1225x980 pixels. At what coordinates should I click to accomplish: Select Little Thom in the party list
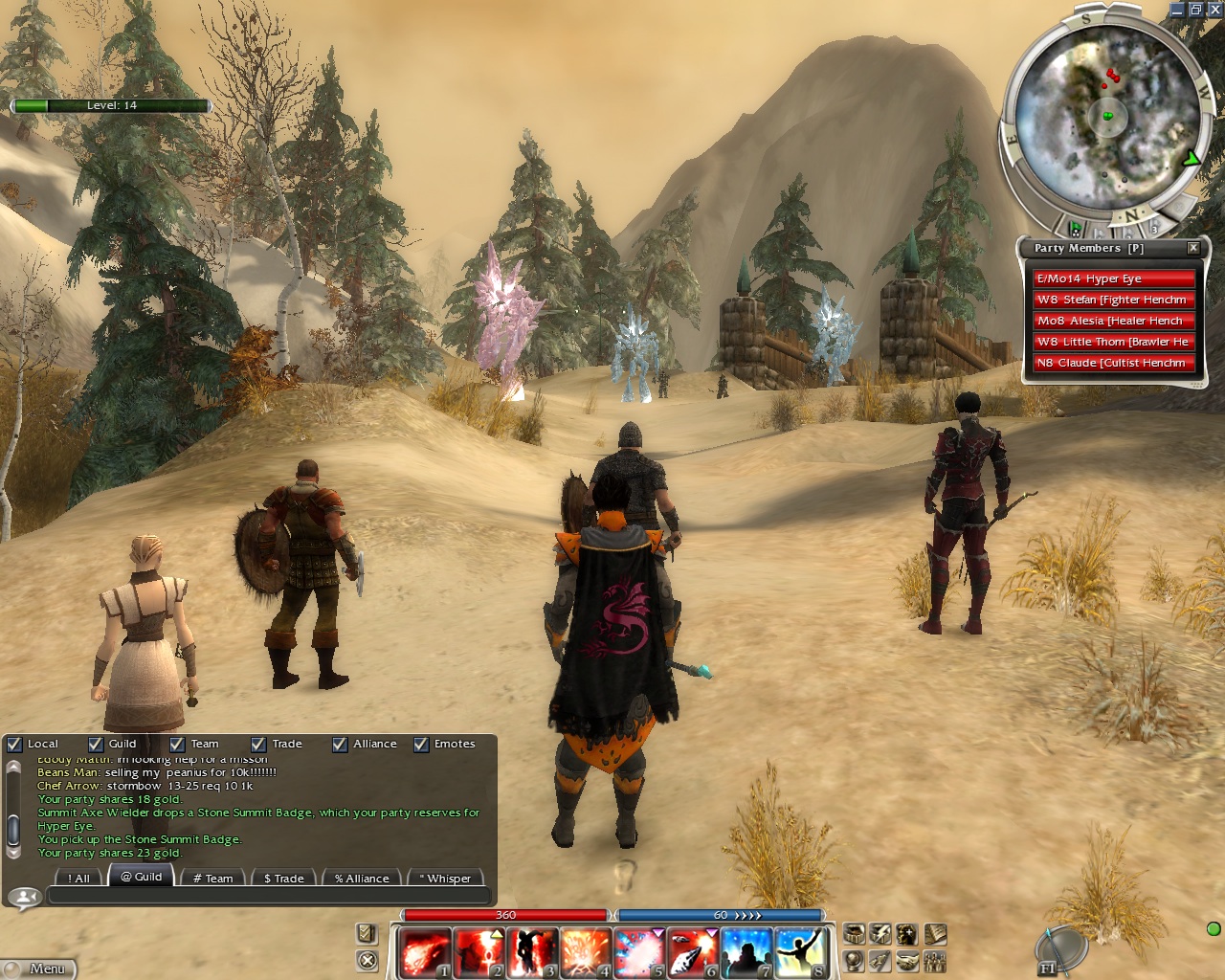(x=1114, y=342)
